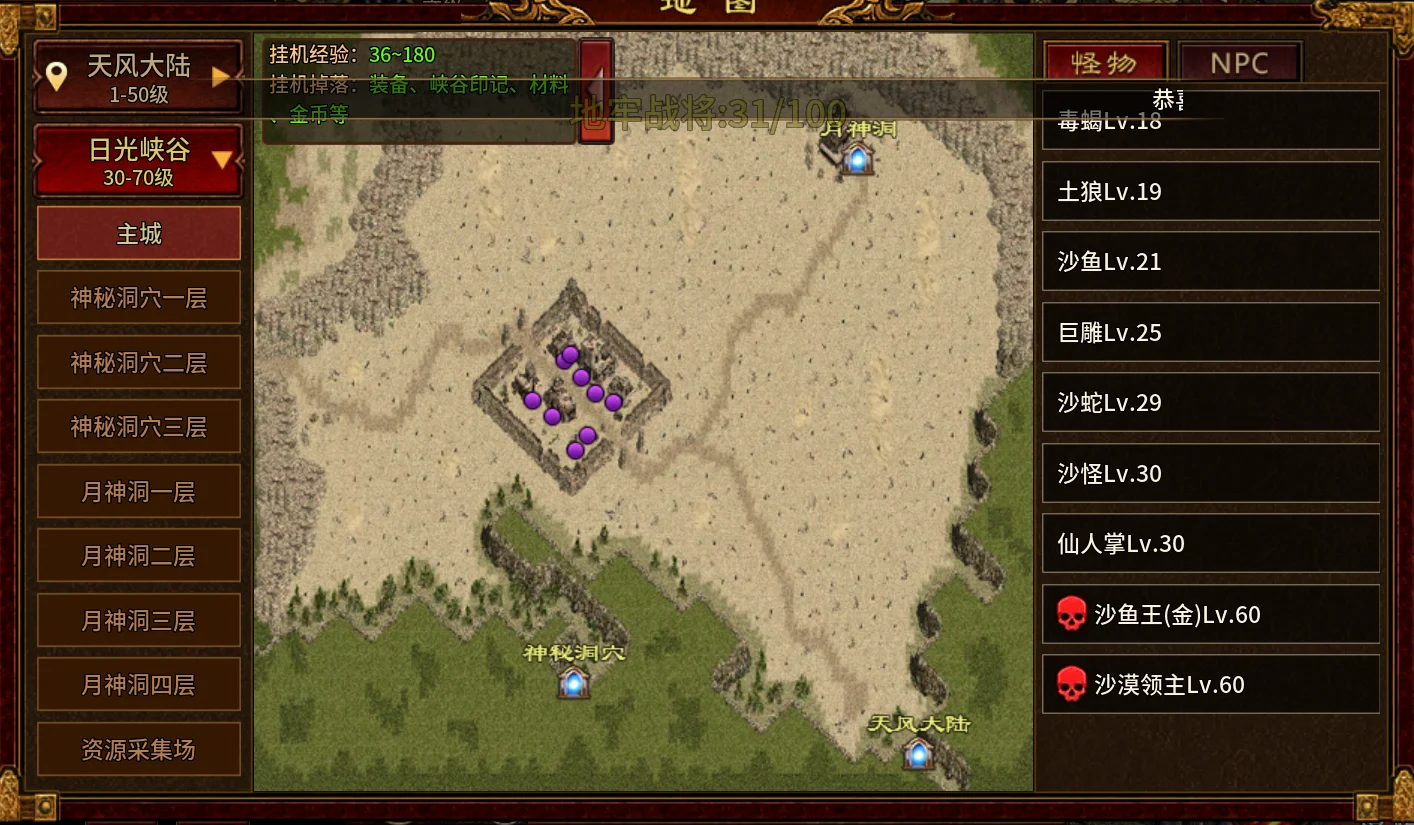1414x825 pixels.
Task: Open 月神洞一层 map
Action: (x=139, y=491)
